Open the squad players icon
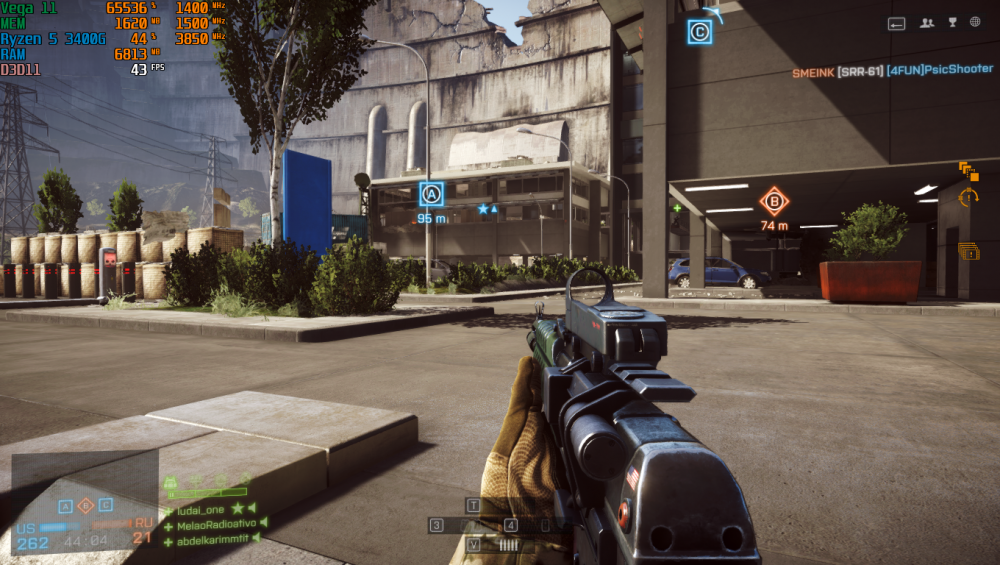Image resolution: width=1000 pixels, height=565 pixels. coord(927,23)
